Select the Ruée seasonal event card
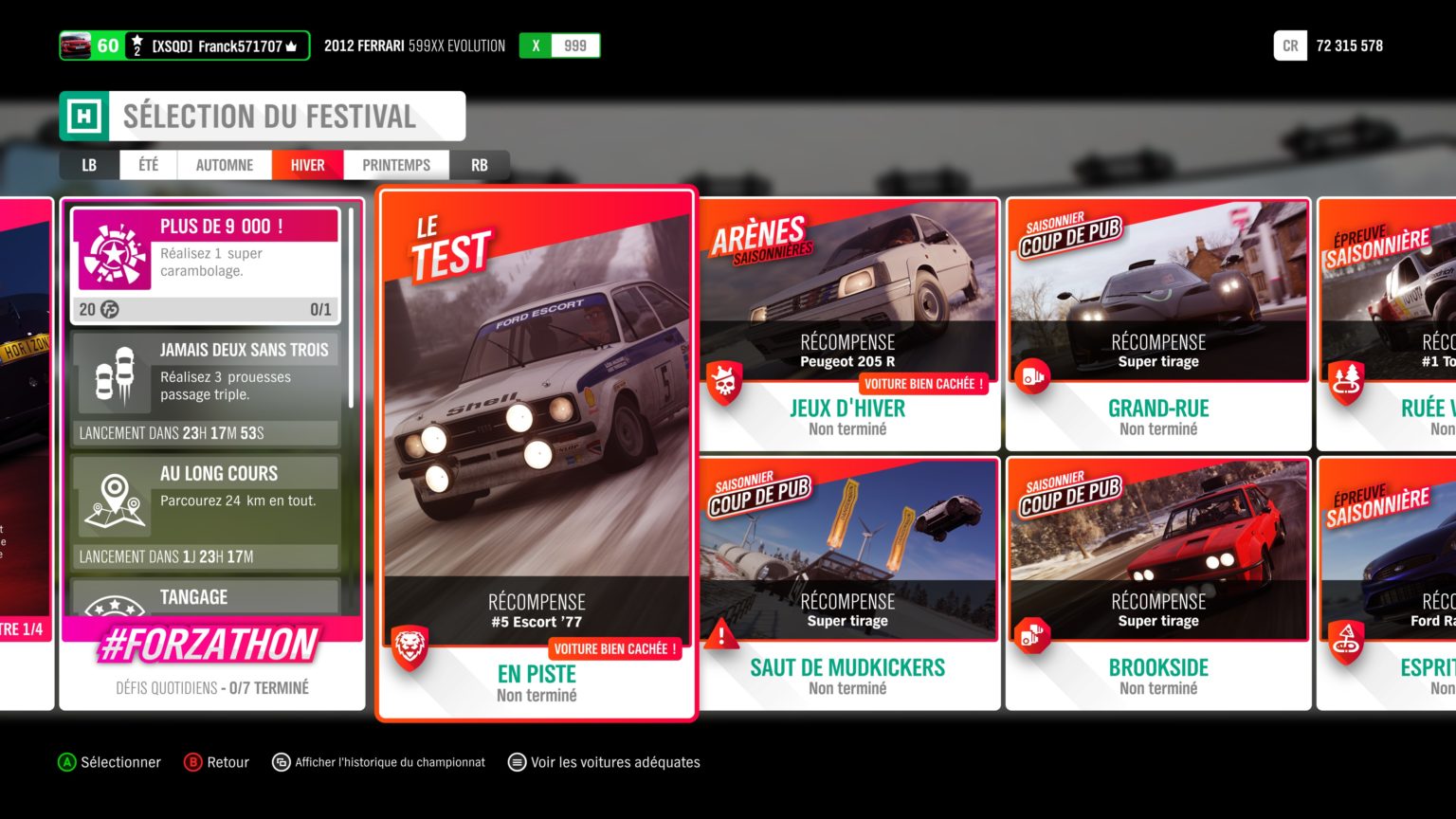1456x819 pixels. click(x=1388, y=324)
